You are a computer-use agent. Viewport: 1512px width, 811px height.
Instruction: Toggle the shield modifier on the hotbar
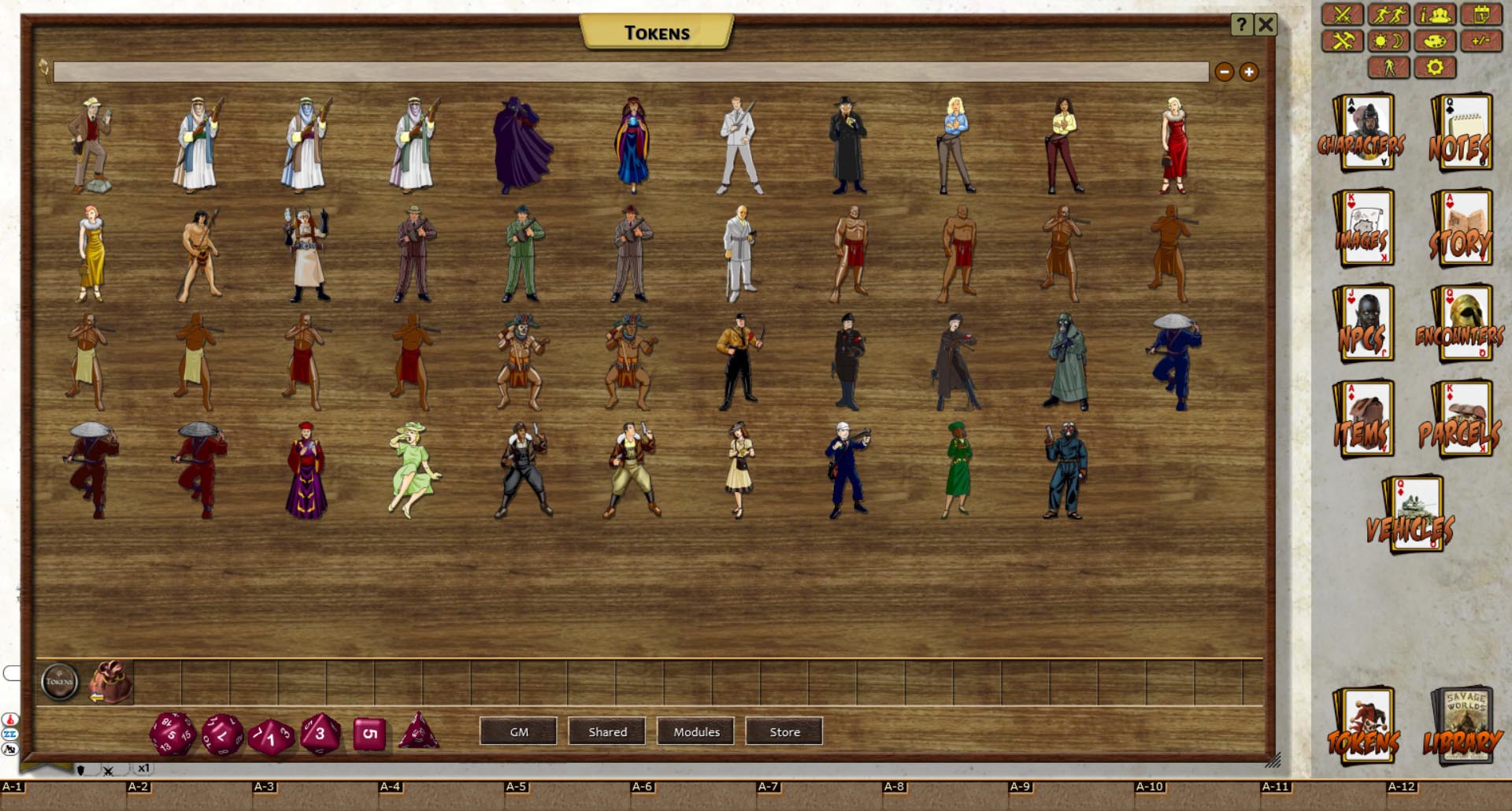81,769
